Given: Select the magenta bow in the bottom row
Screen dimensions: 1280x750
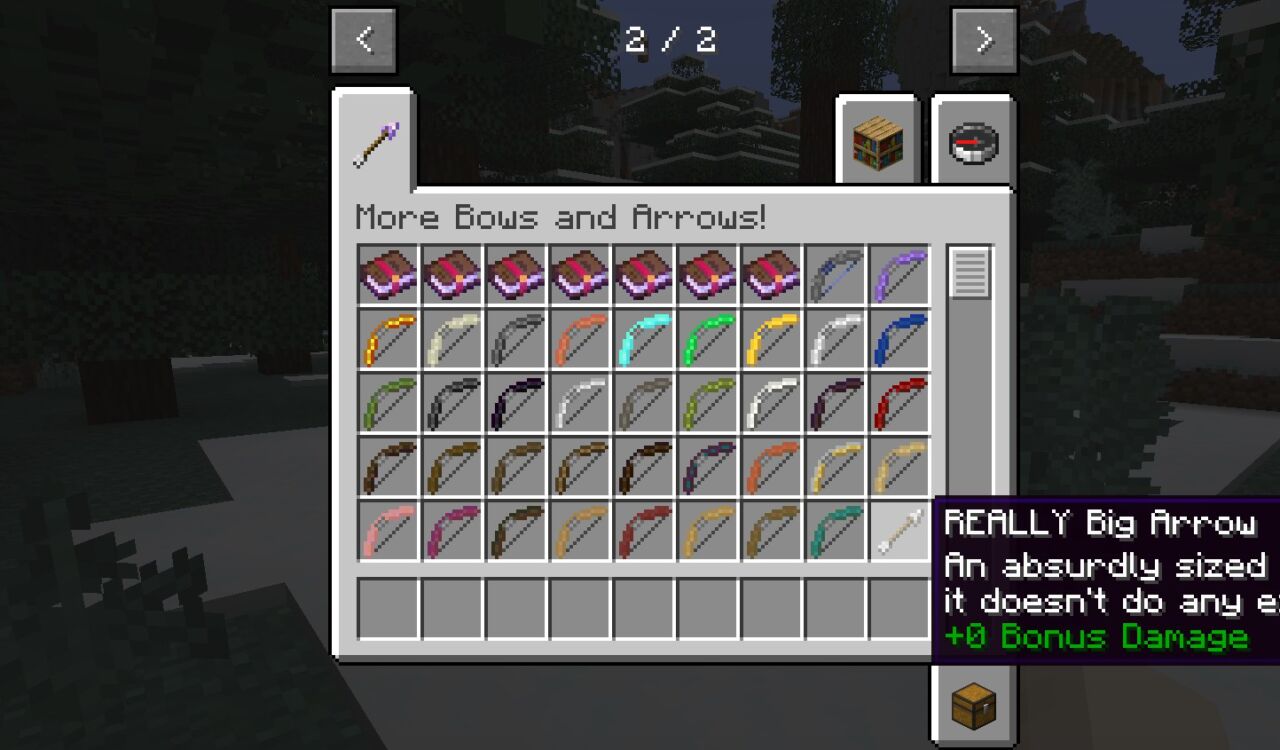Looking at the screenshot, I should [450, 529].
